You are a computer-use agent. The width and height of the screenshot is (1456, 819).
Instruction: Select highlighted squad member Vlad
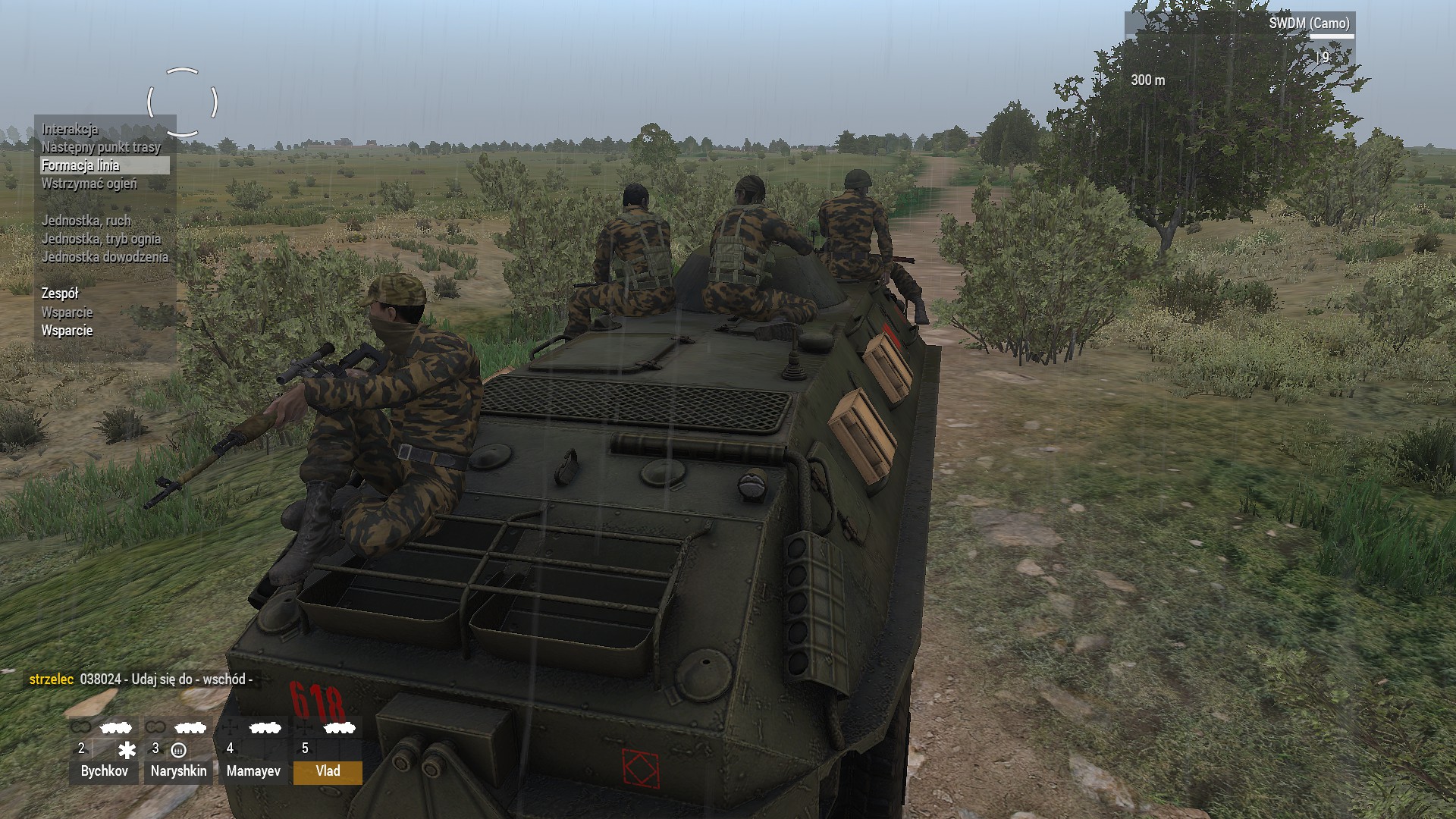tap(328, 771)
